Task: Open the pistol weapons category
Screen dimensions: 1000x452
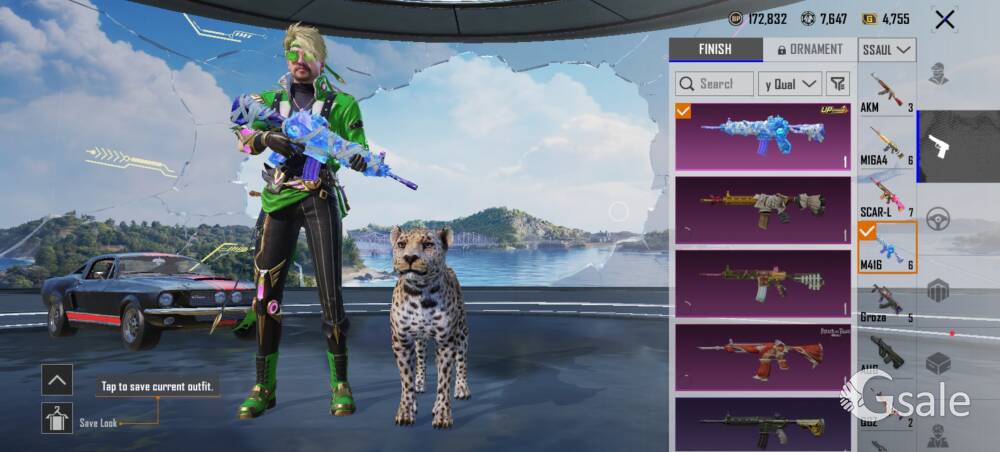Action: (939, 147)
